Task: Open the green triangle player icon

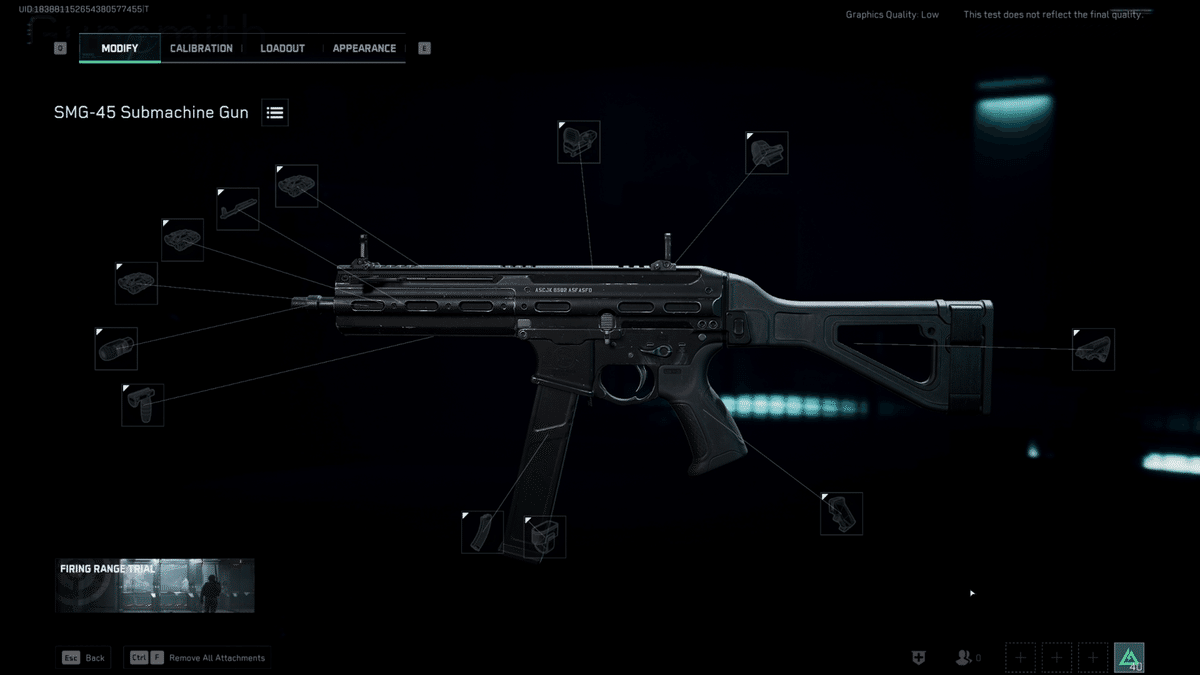Action: click(x=1129, y=657)
